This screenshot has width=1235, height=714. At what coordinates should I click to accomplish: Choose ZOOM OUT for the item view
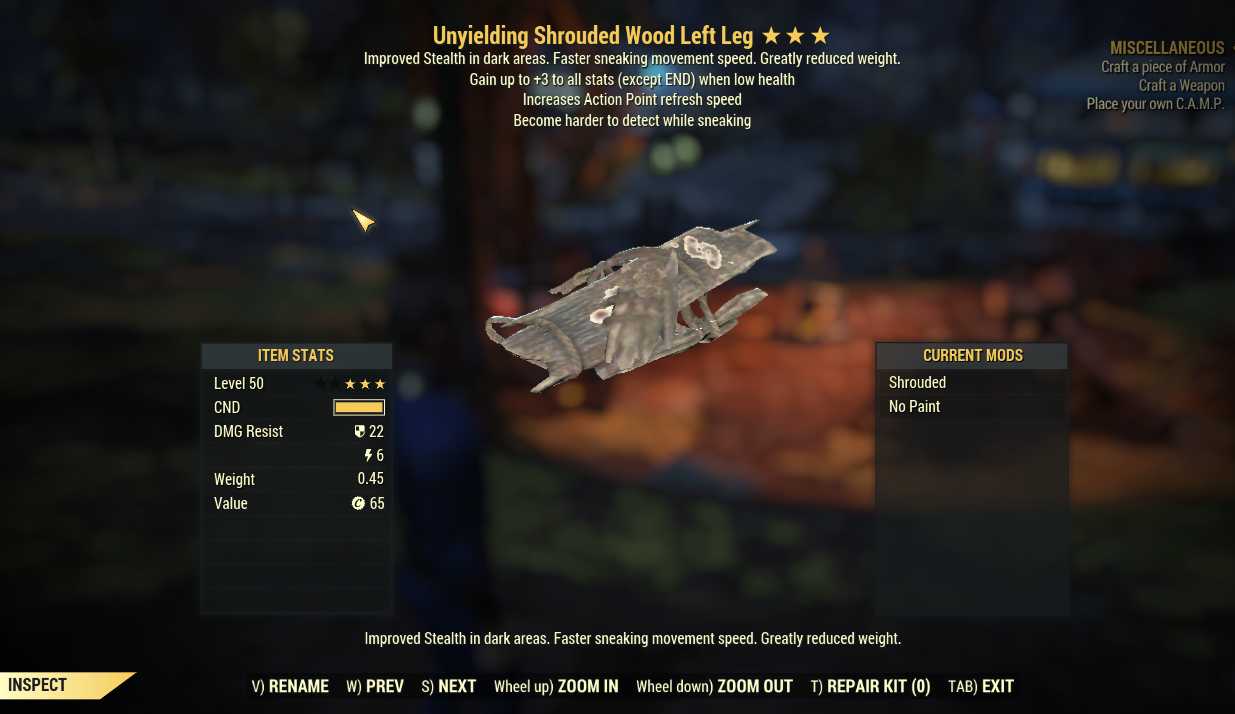click(714, 686)
